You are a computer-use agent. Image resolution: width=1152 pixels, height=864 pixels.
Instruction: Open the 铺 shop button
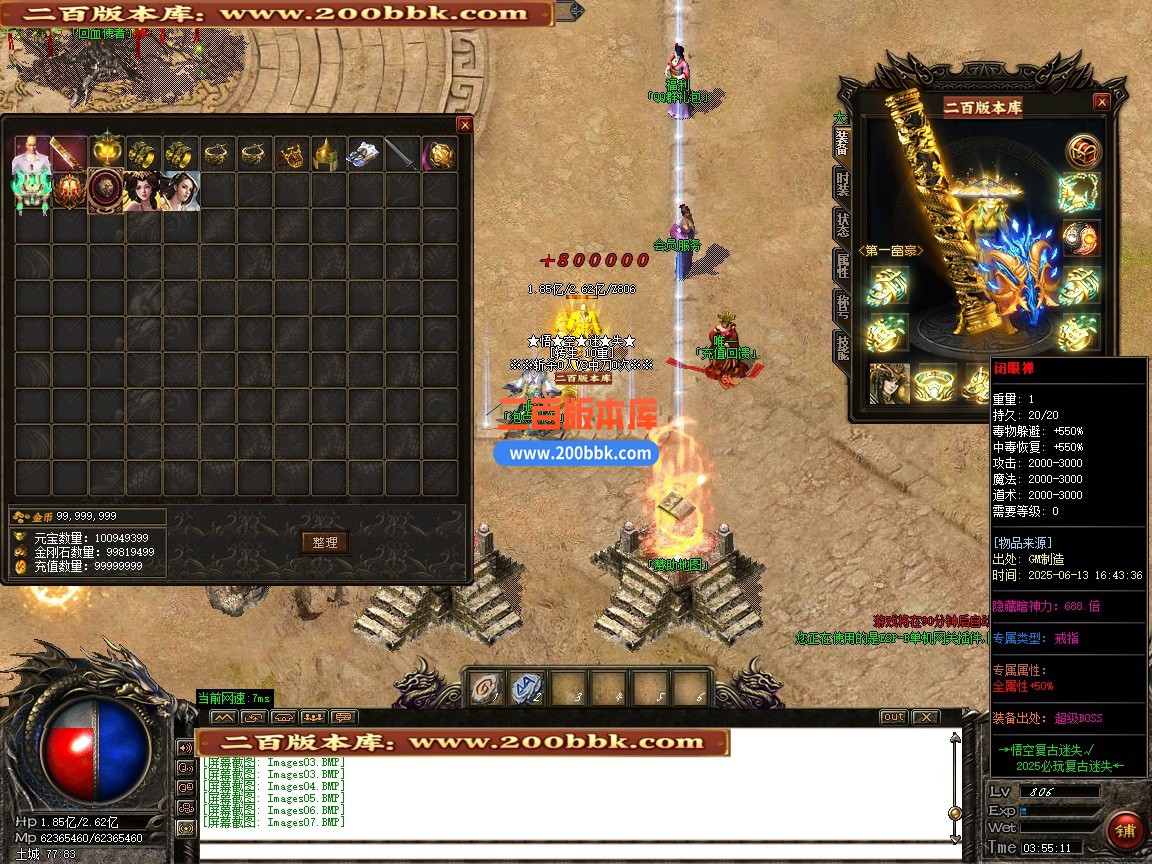[1125, 831]
